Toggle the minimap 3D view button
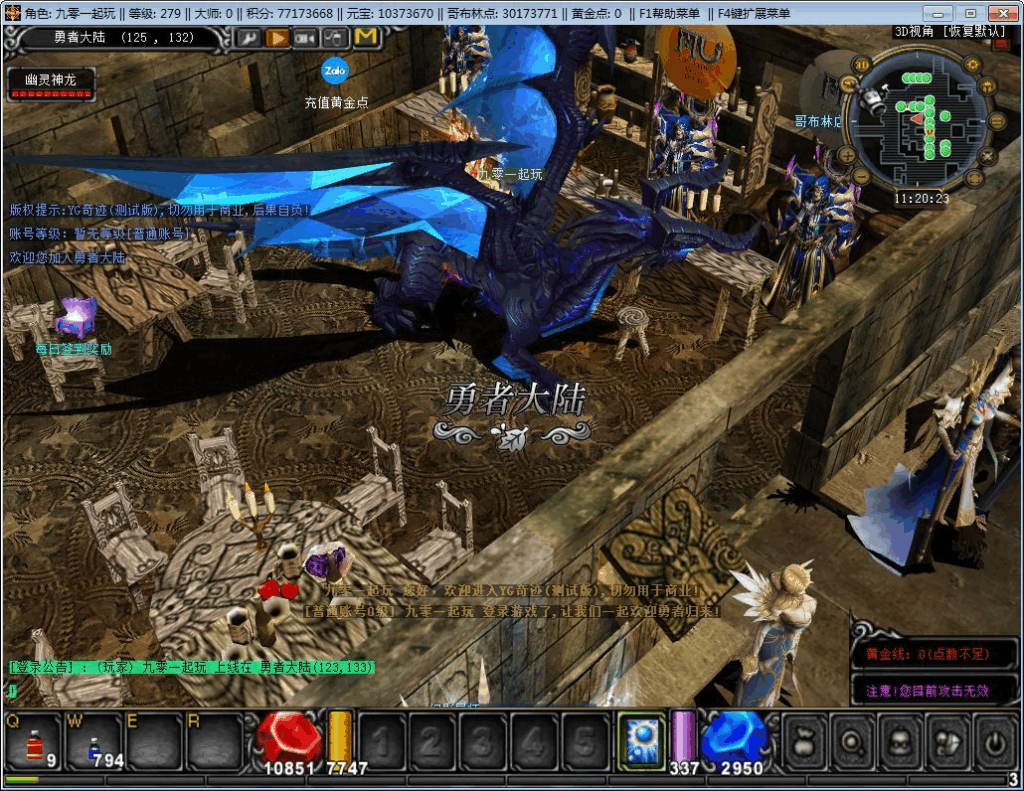Image resolution: width=1024 pixels, height=791 pixels. pos(861,65)
